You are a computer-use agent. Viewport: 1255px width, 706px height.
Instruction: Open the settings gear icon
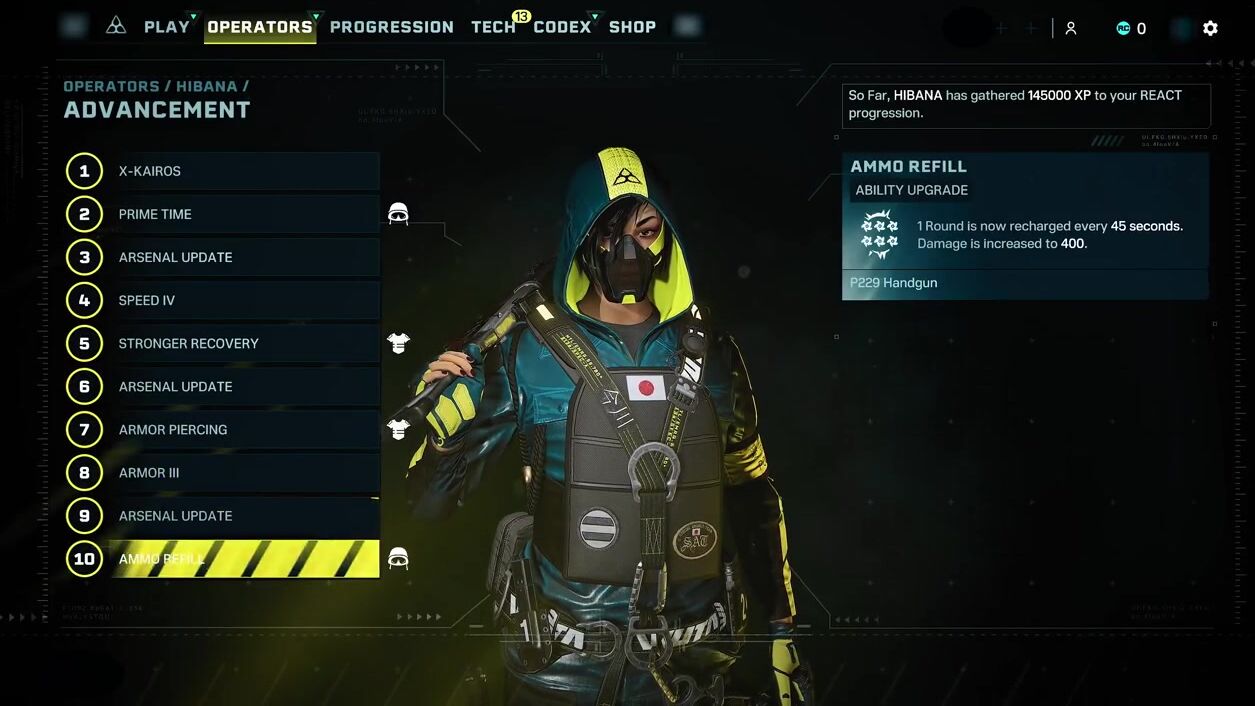coord(1210,28)
